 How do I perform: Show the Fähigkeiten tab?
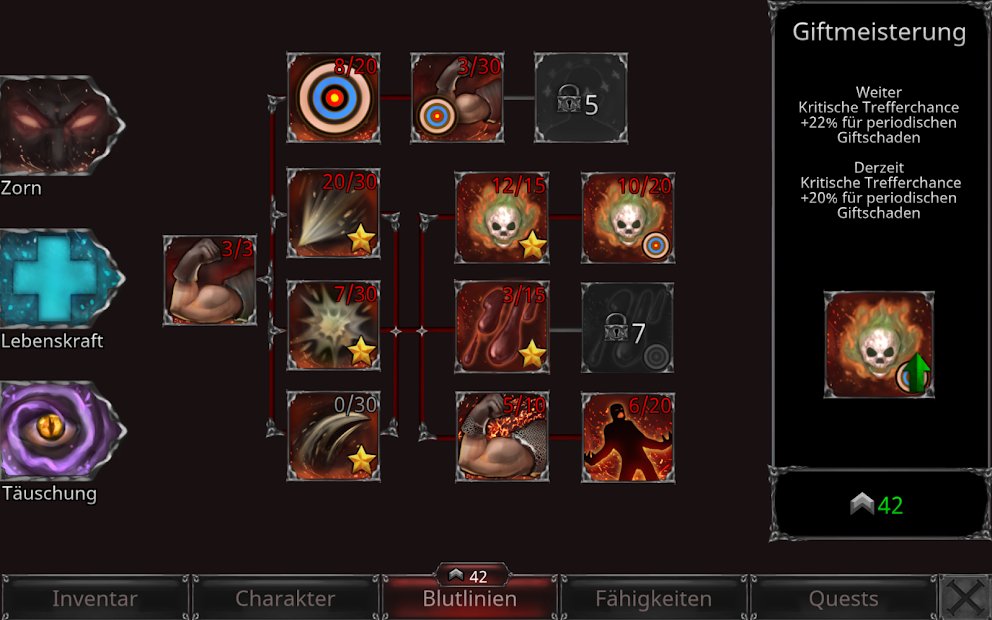[x=653, y=599]
